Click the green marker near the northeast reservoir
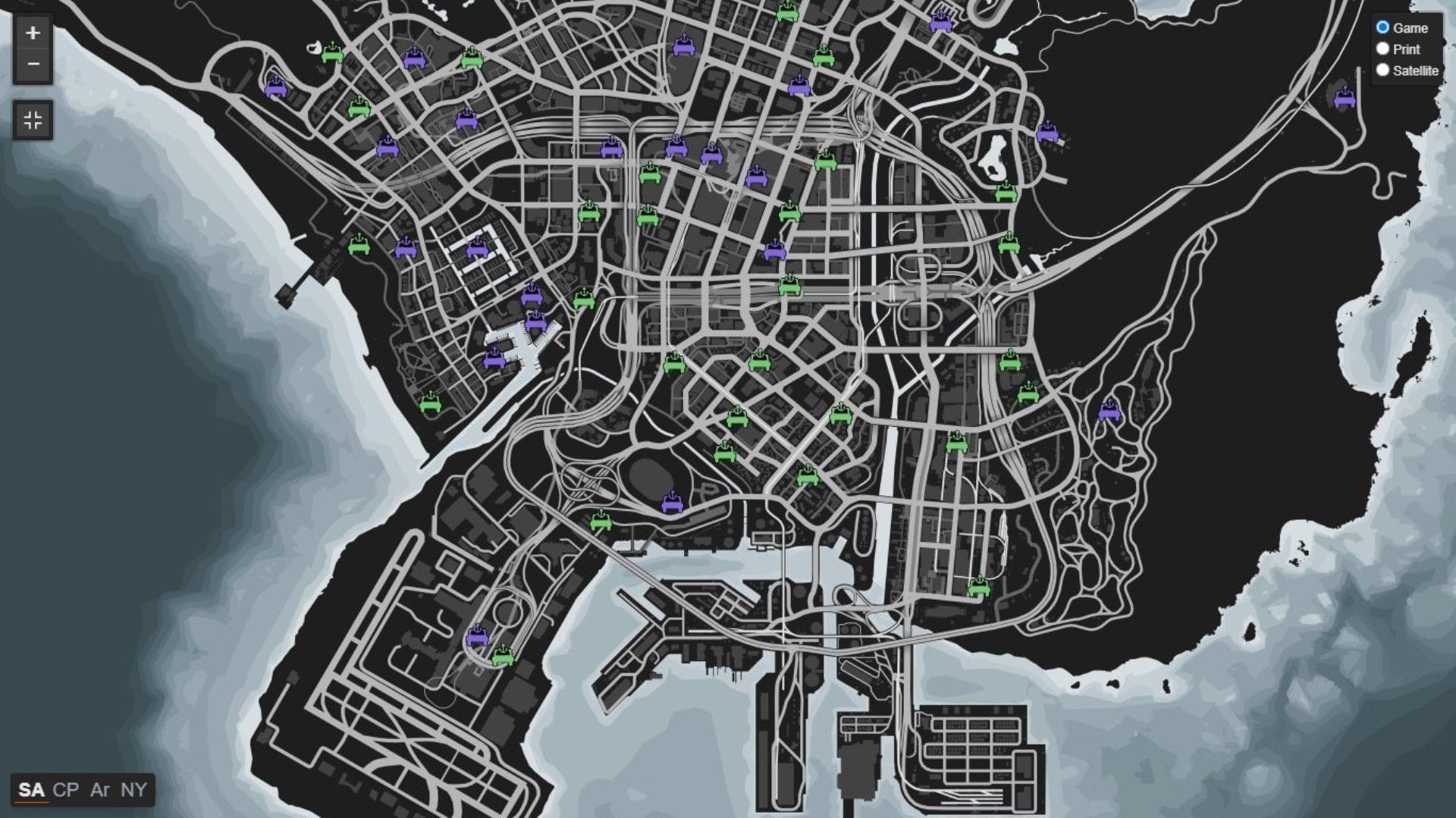The height and width of the screenshot is (818, 1456). pos(1006,190)
